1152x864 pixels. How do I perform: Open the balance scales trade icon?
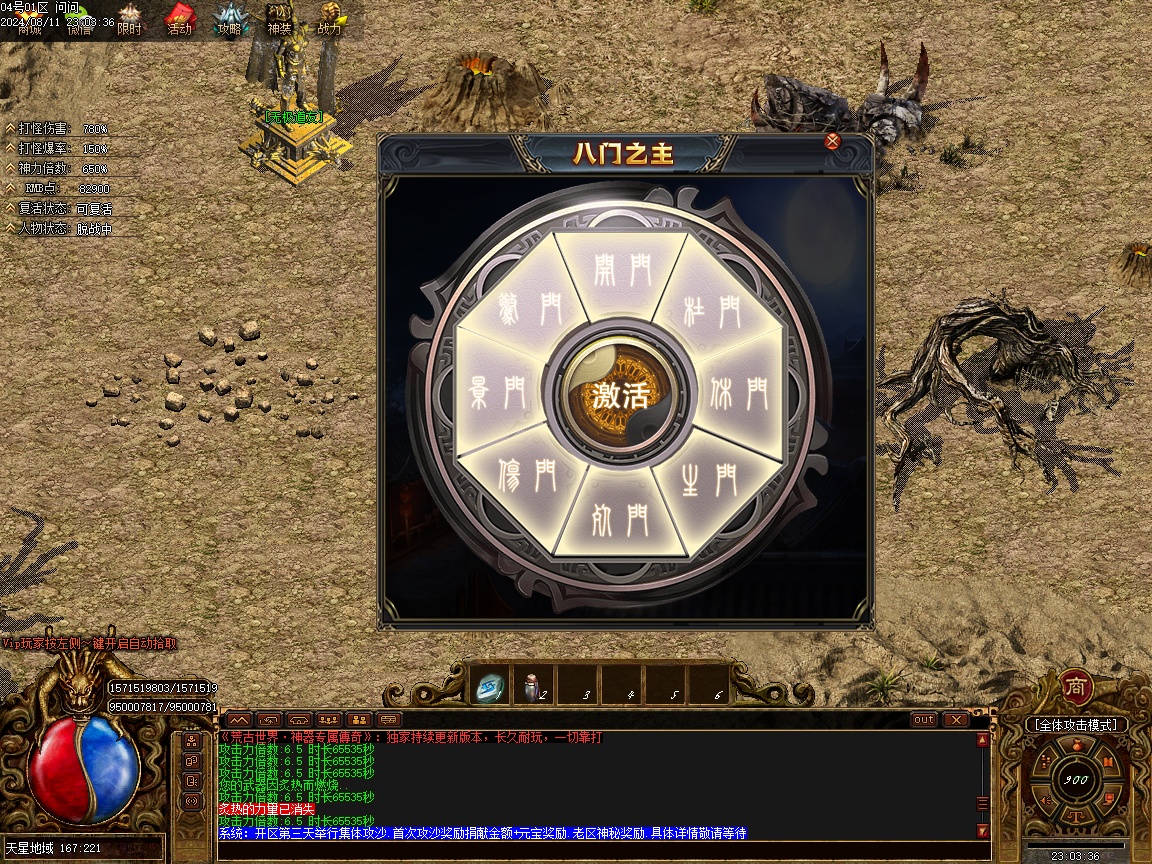(x=1076, y=815)
